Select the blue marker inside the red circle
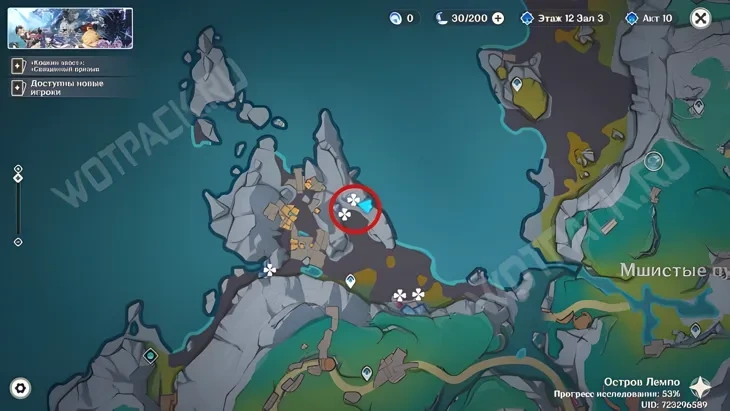The image size is (730, 411). [x=366, y=205]
